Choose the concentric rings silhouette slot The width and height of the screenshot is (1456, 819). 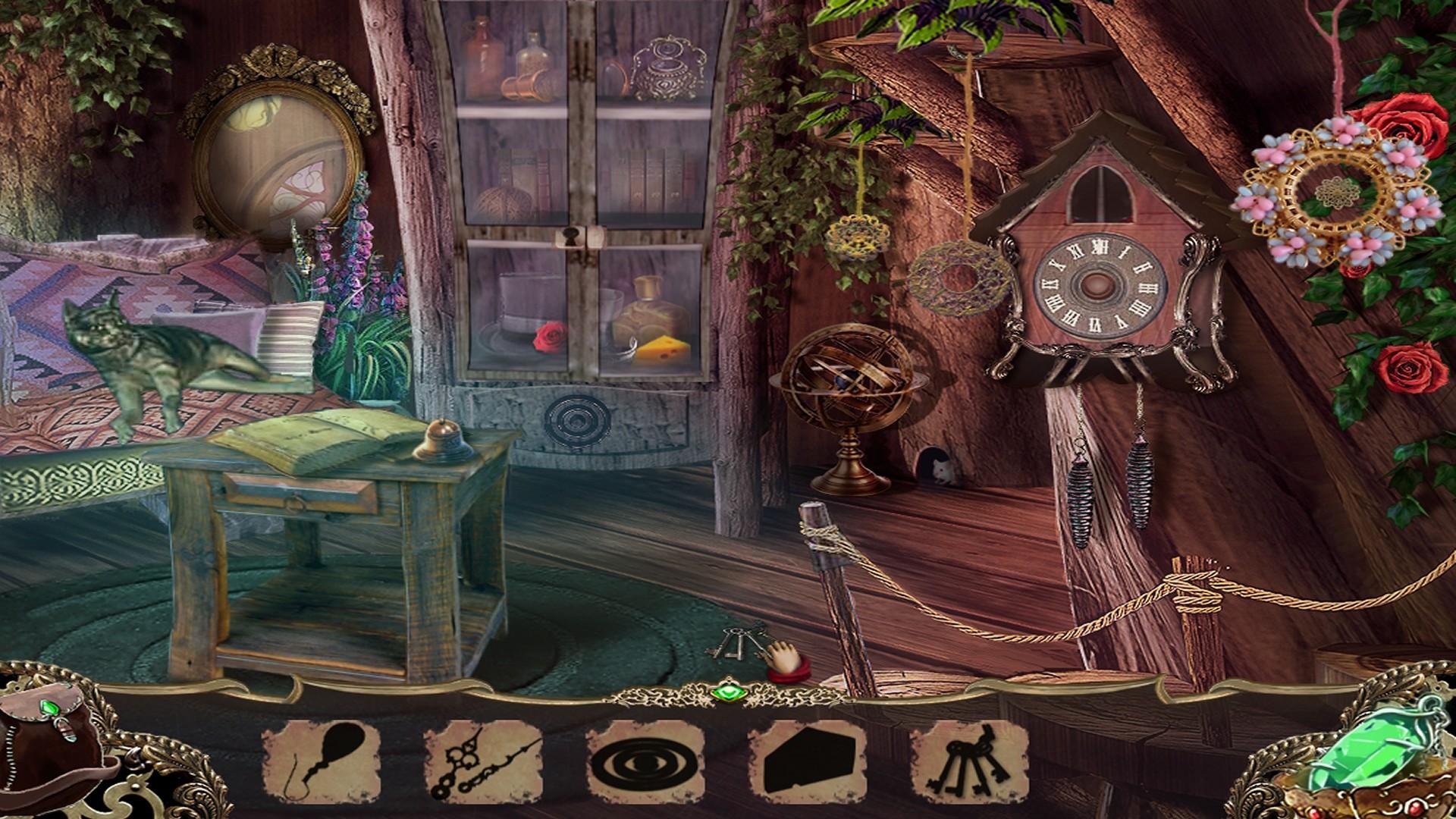[x=645, y=763]
